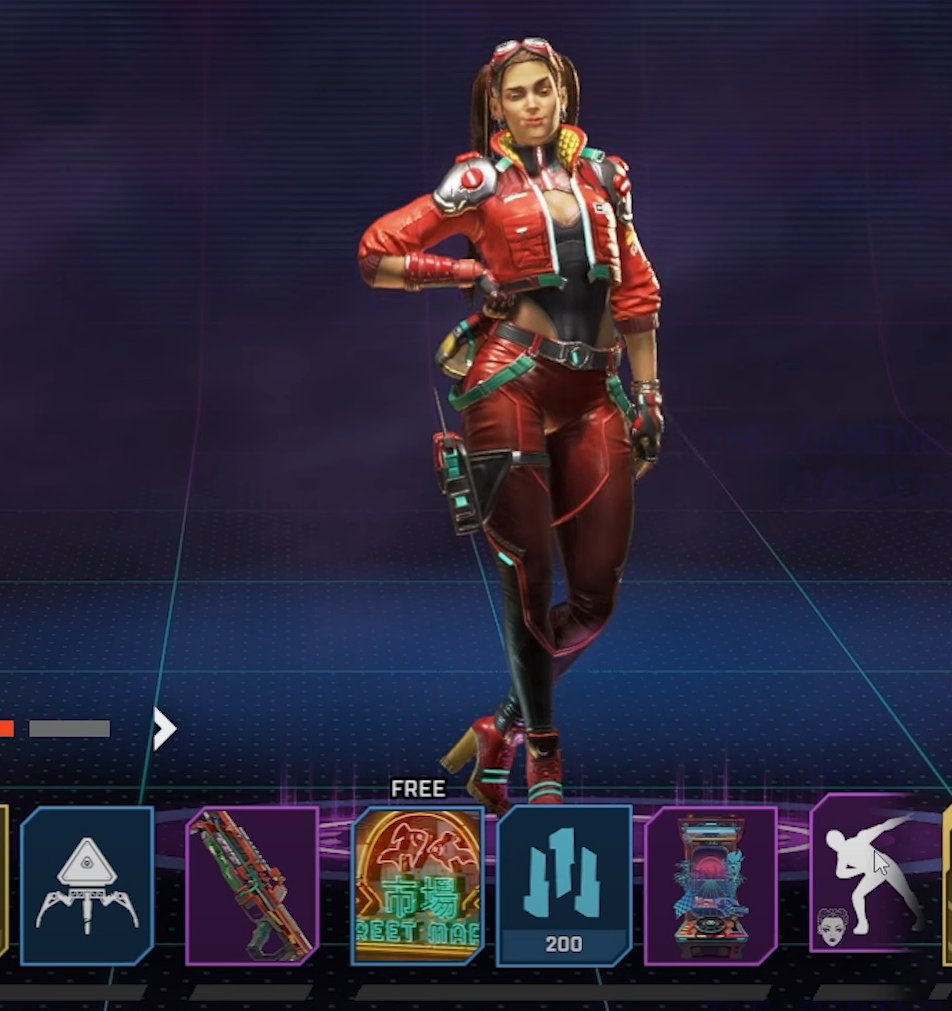Jump to the grey page indicator bar
Image resolution: width=952 pixels, height=1011 pixels.
pos(69,729)
